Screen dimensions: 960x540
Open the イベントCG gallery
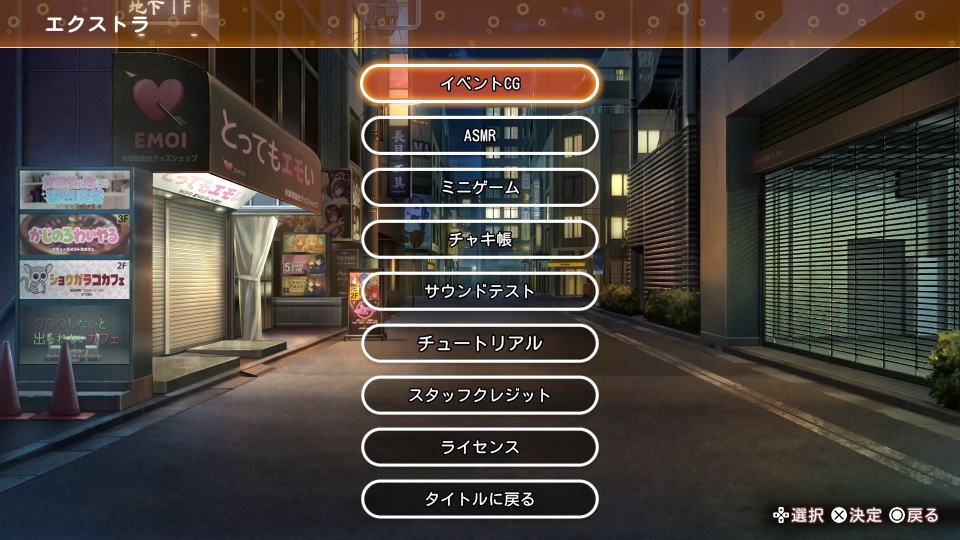479,83
